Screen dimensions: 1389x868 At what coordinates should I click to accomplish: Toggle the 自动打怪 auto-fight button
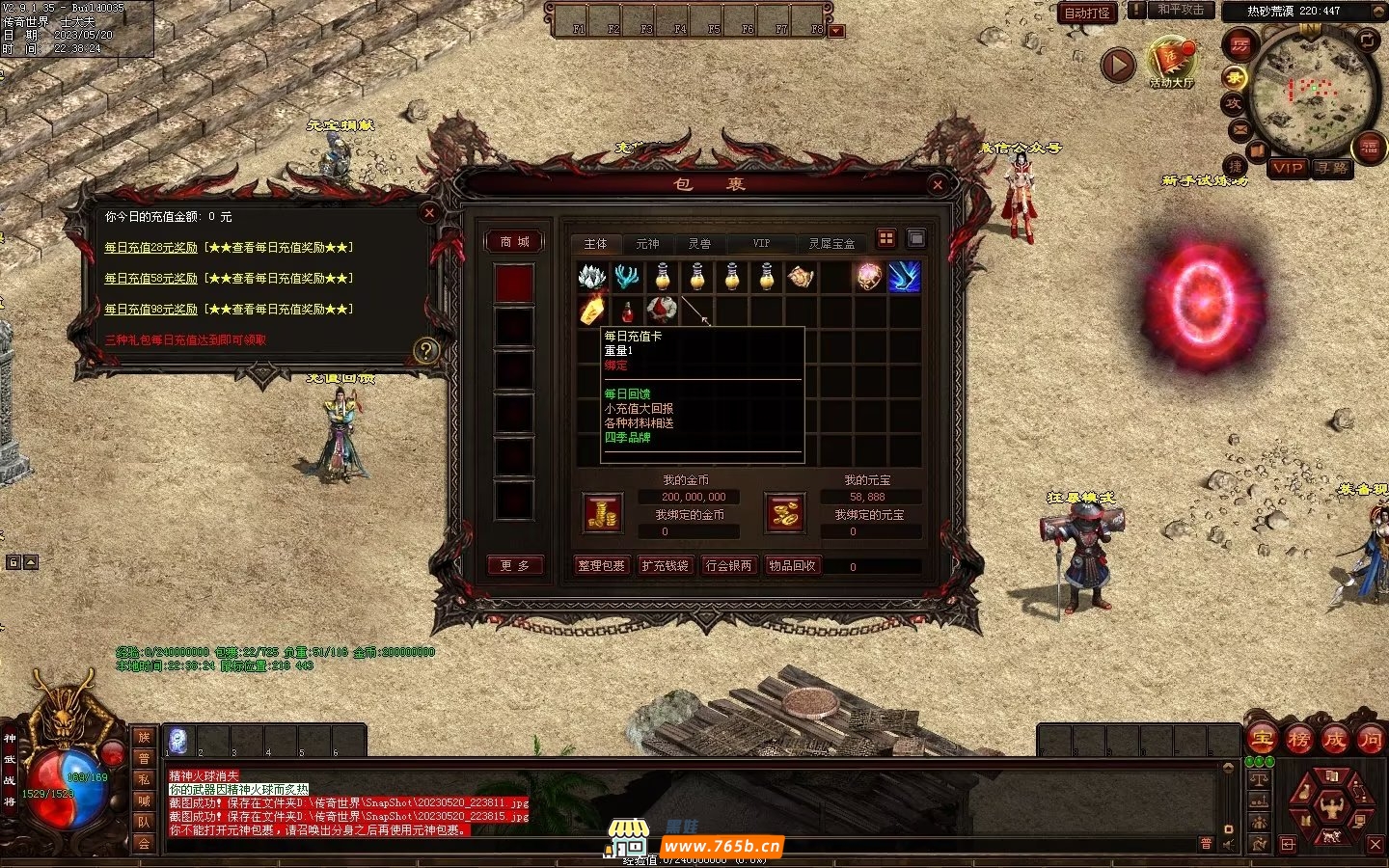click(x=1087, y=13)
